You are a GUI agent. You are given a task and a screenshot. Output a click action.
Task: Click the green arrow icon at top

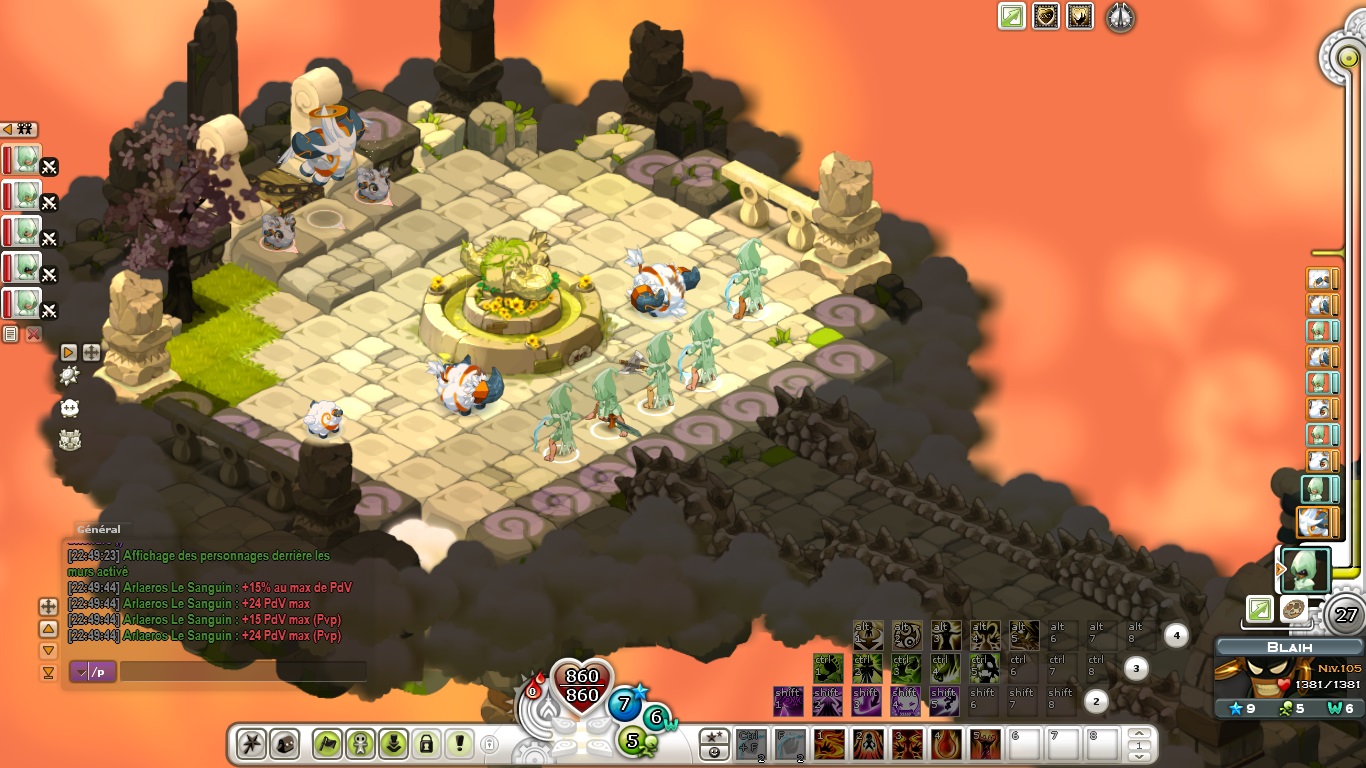point(1012,17)
